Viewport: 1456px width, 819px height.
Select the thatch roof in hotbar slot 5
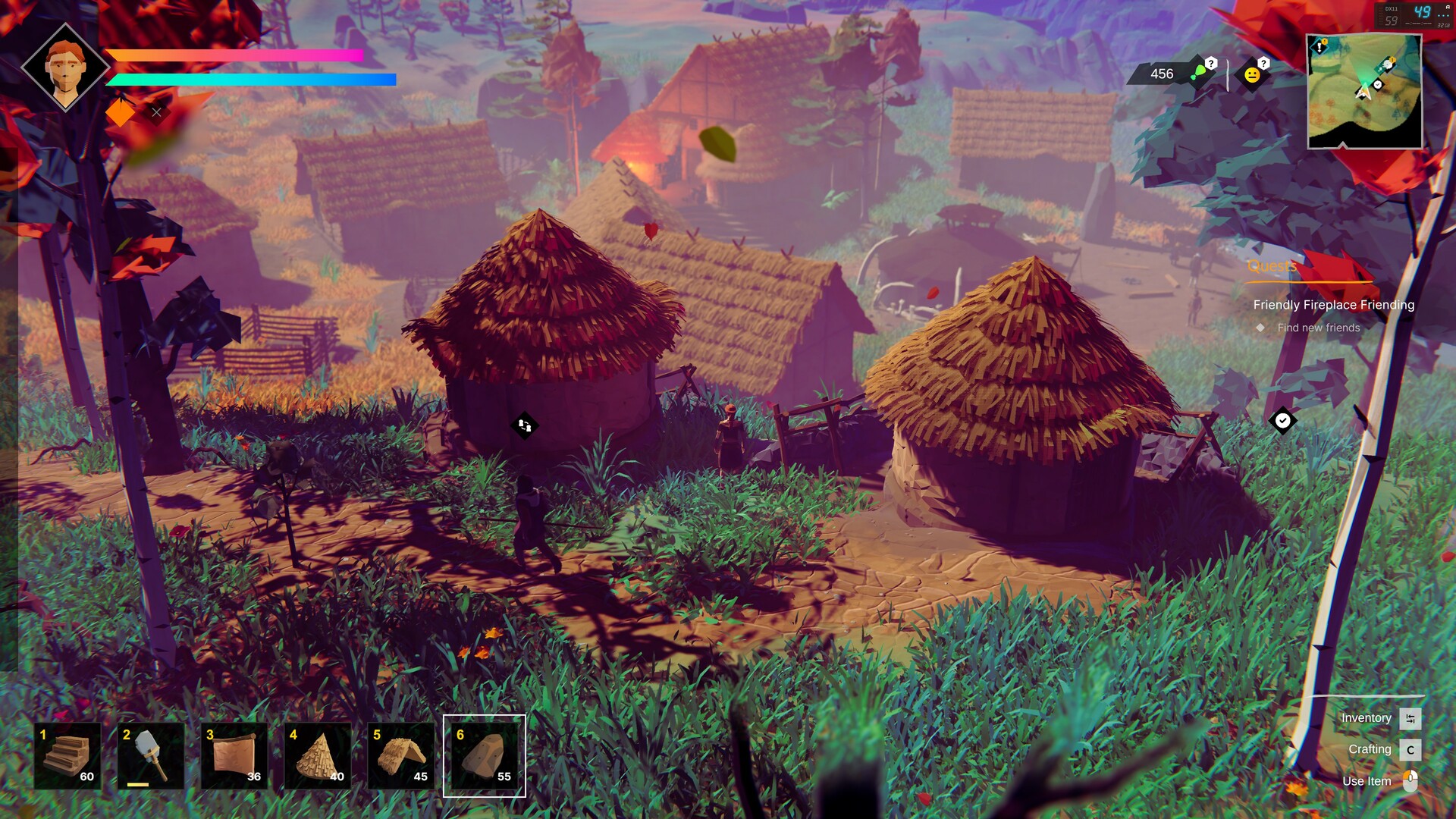400,756
